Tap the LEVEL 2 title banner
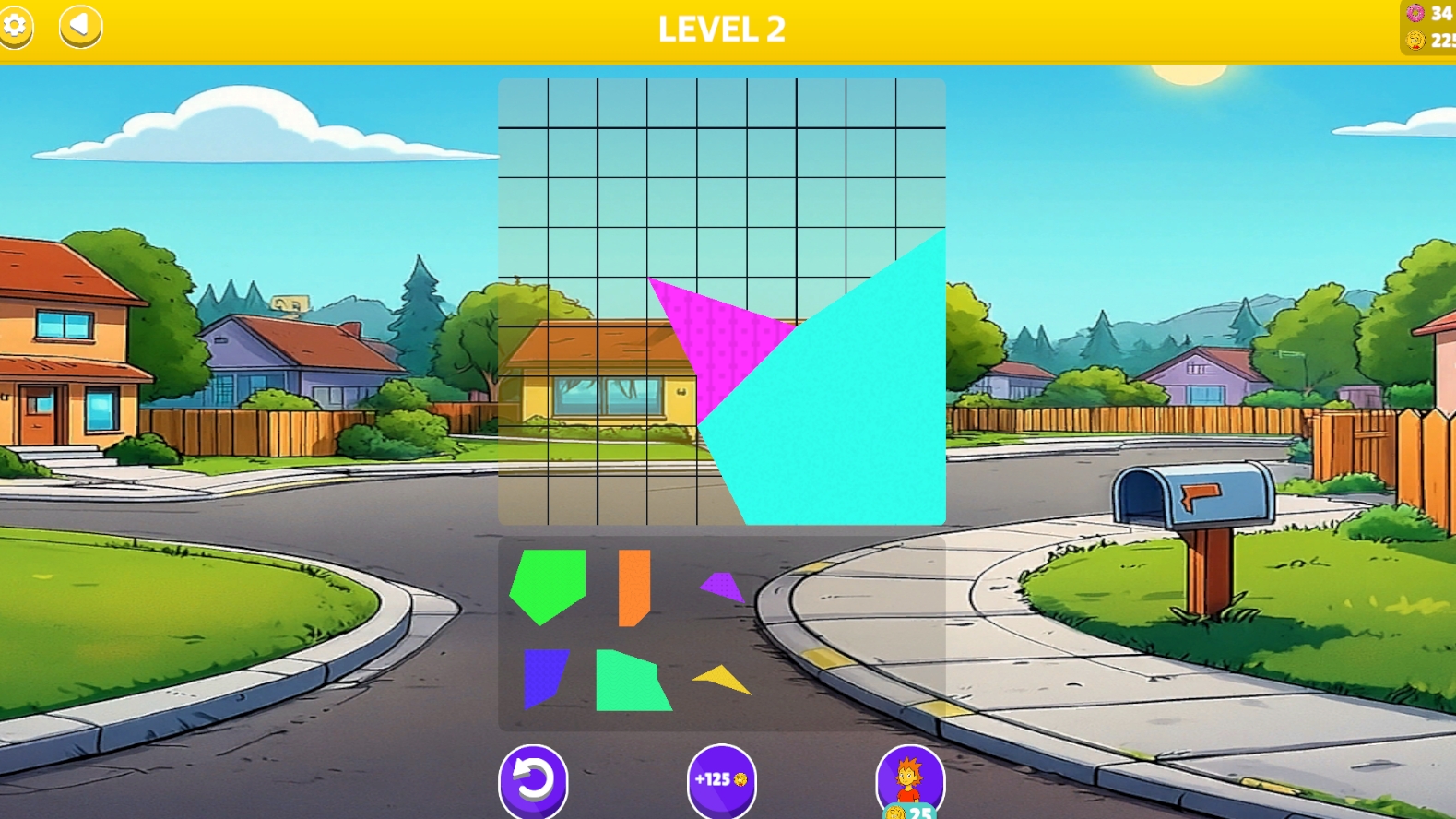1456x819 pixels. (x=722, y=29)
